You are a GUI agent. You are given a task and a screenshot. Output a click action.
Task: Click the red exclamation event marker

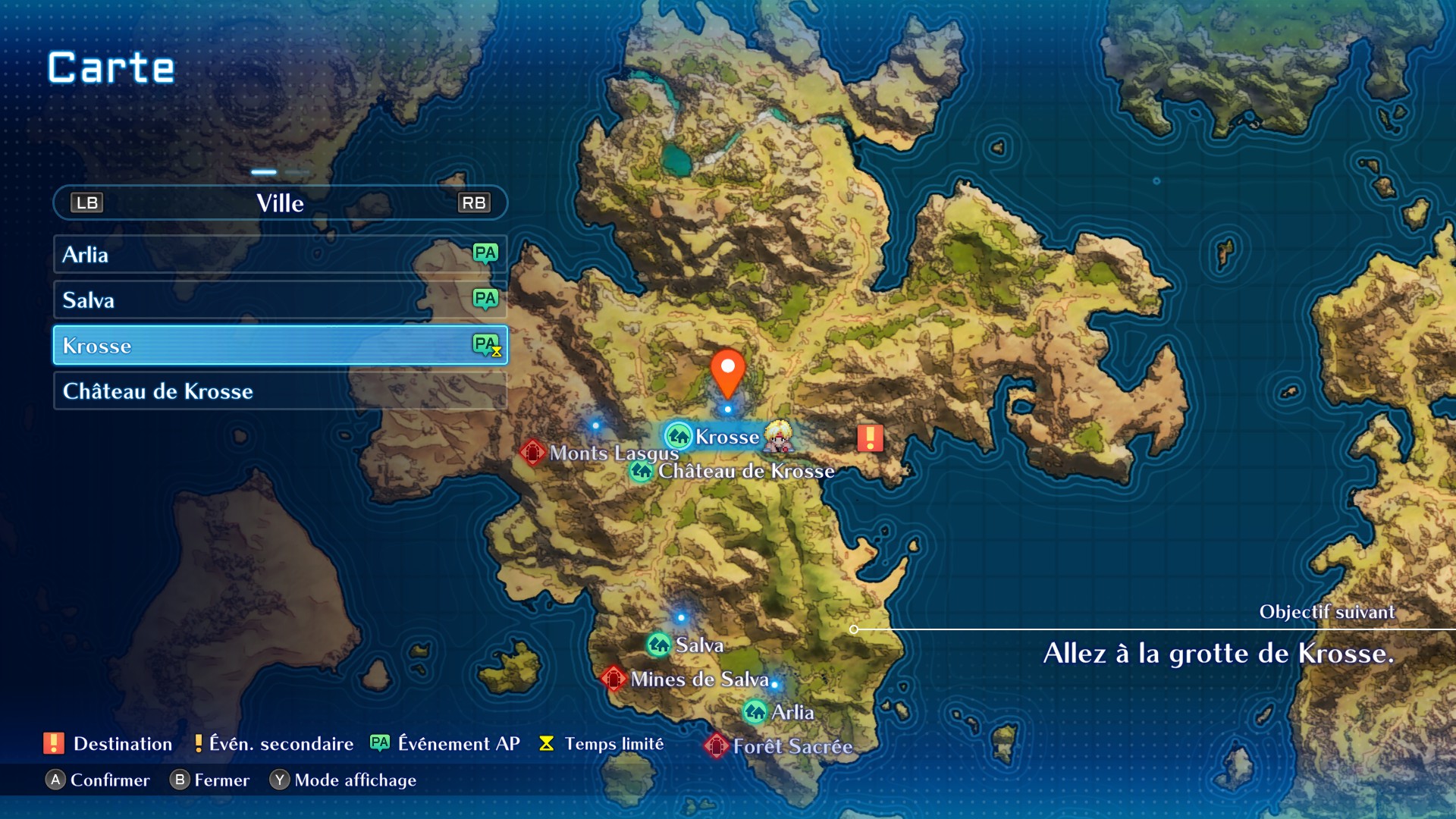pyautogui.click(x=869, y=438)
